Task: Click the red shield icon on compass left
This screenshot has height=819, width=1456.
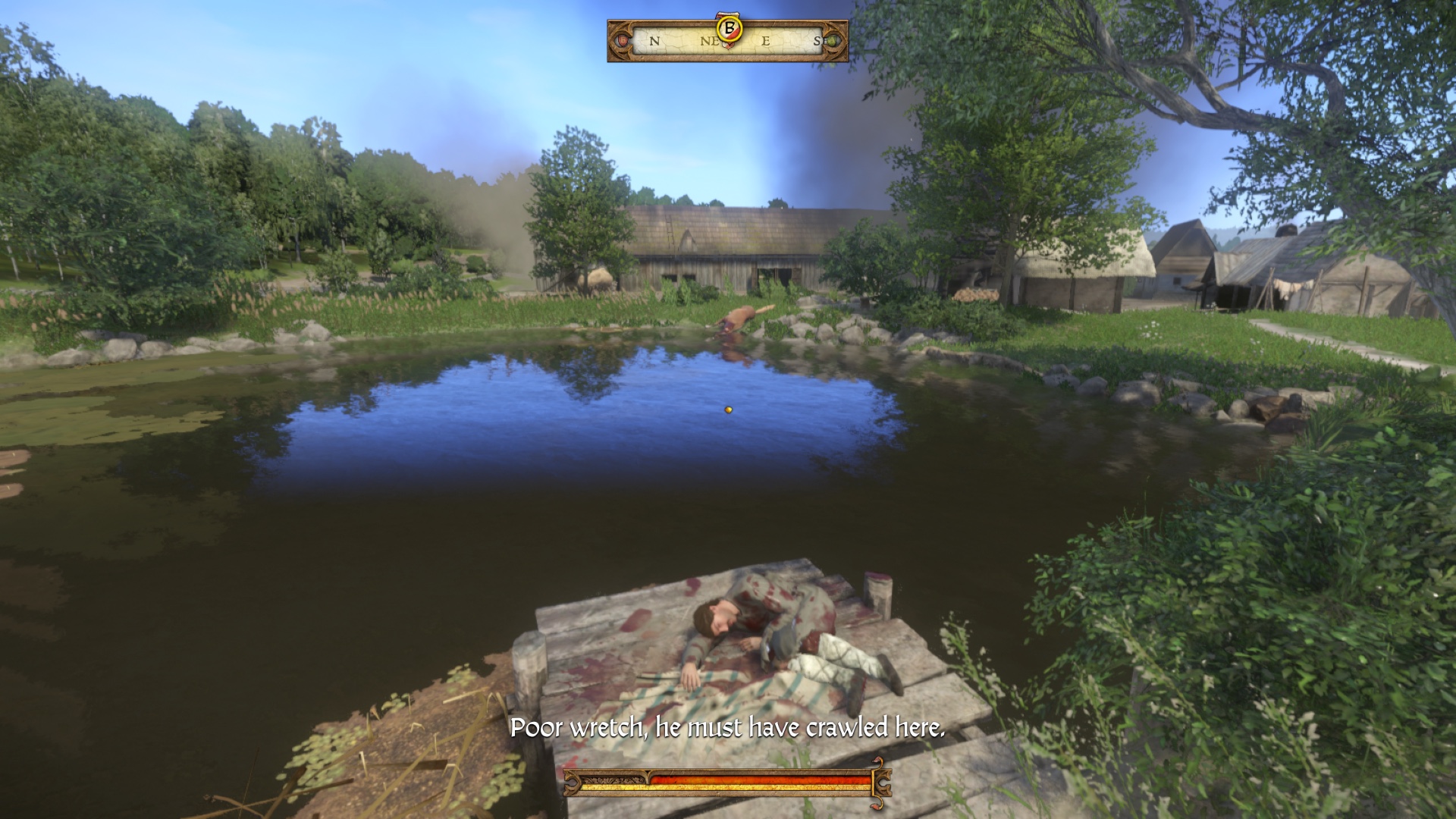Action: tap(623, 40)
